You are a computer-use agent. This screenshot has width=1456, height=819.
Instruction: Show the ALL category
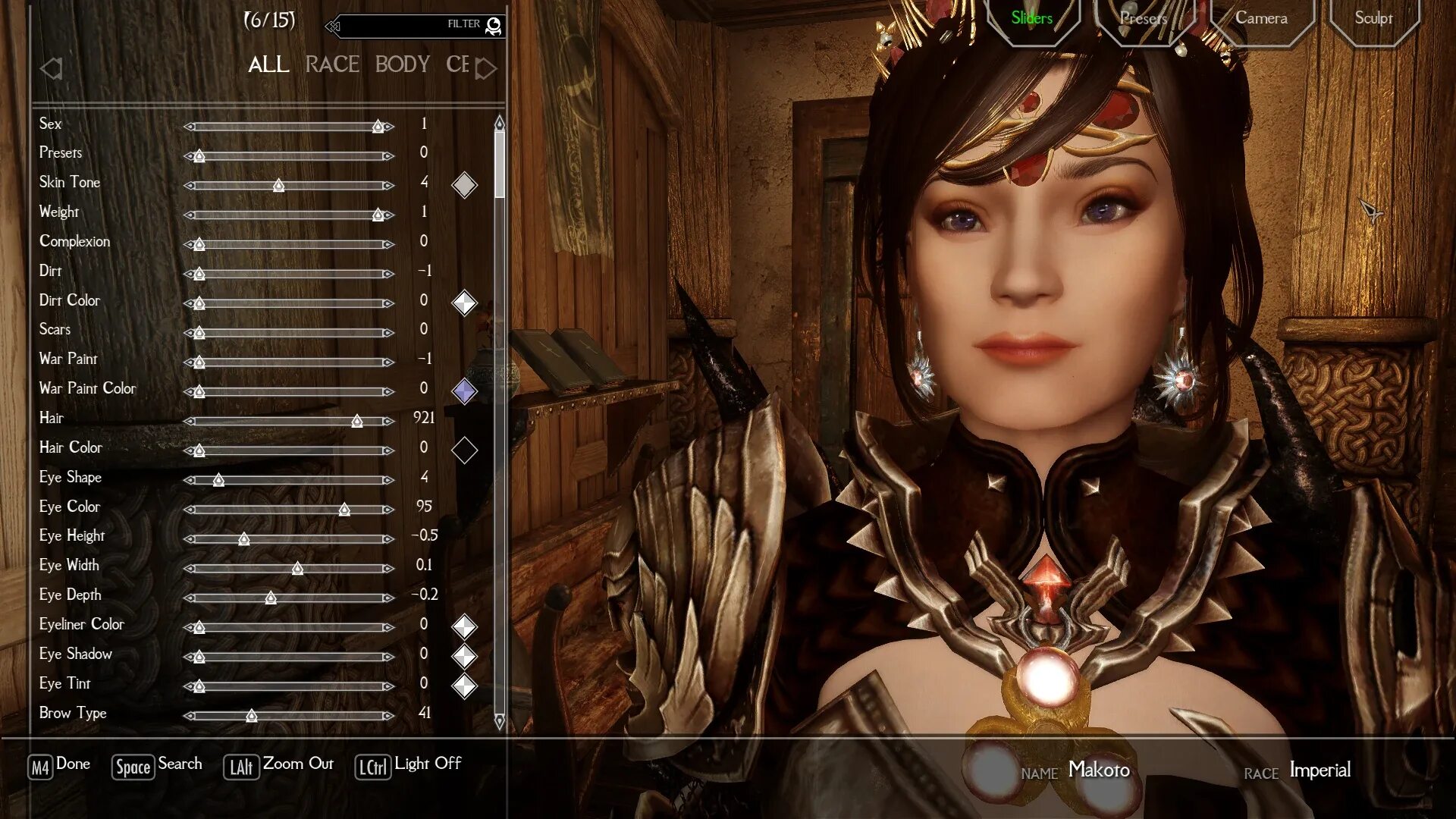[268, 65]
